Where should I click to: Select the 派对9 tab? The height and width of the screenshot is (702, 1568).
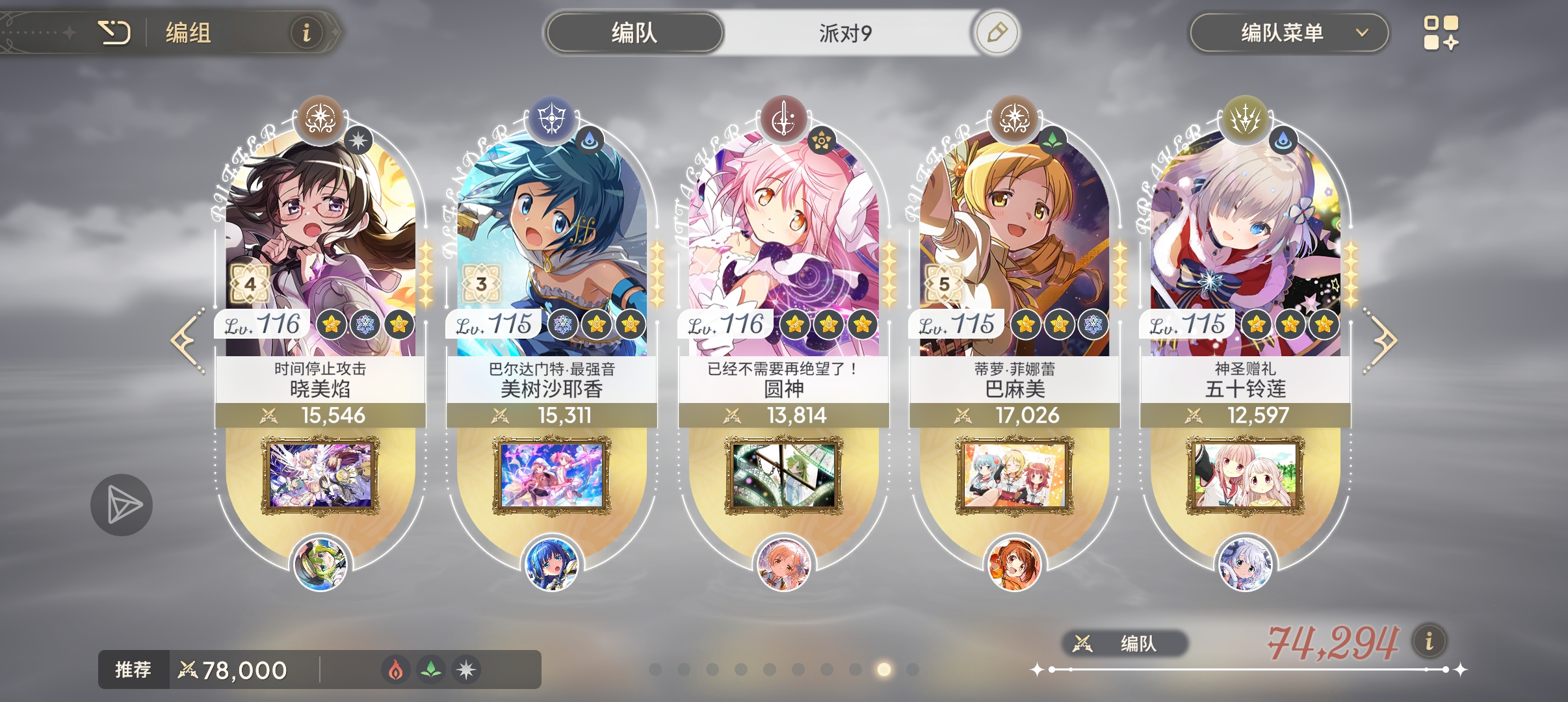(844, 31)
